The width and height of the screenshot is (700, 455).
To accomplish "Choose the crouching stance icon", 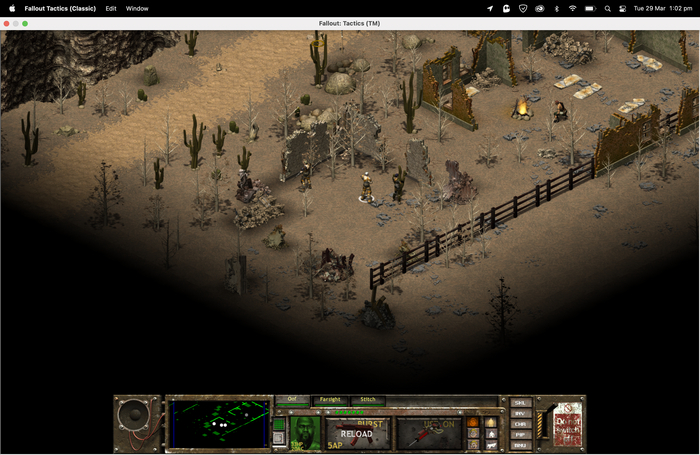I will click(491, 434).
